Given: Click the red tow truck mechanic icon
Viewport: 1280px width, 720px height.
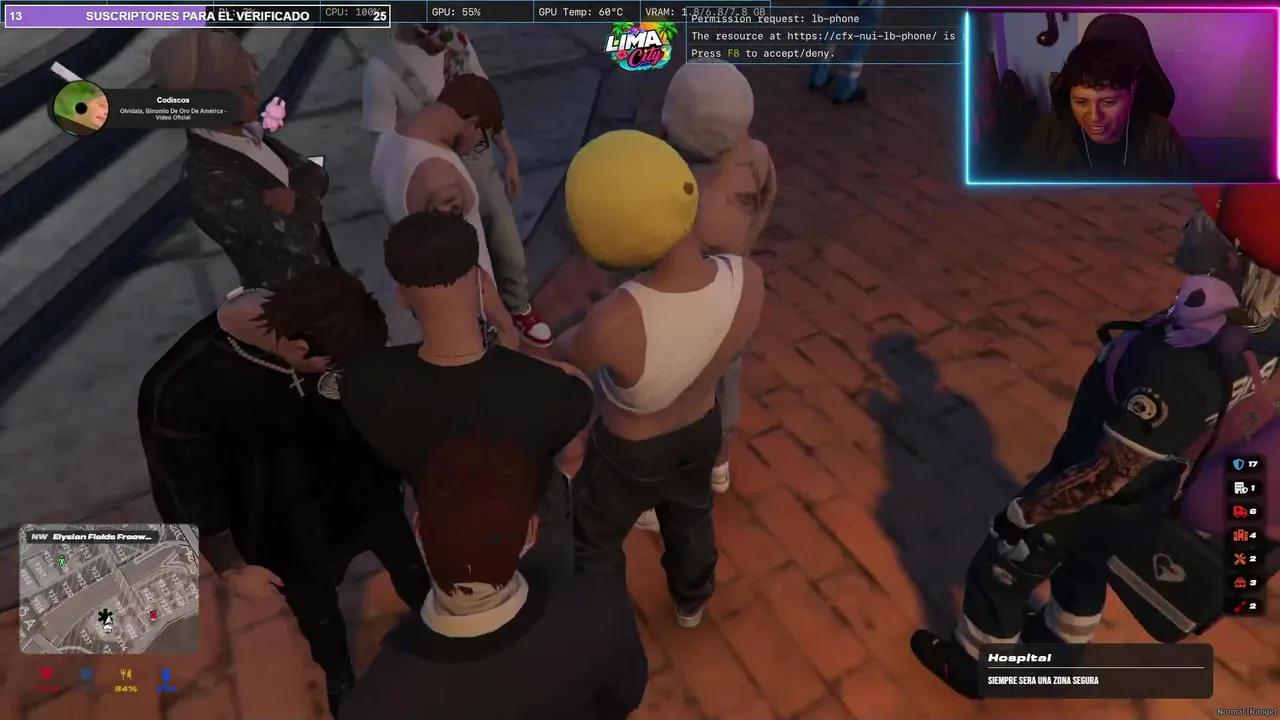Looking at the screenshot, I should [1238, 511].
